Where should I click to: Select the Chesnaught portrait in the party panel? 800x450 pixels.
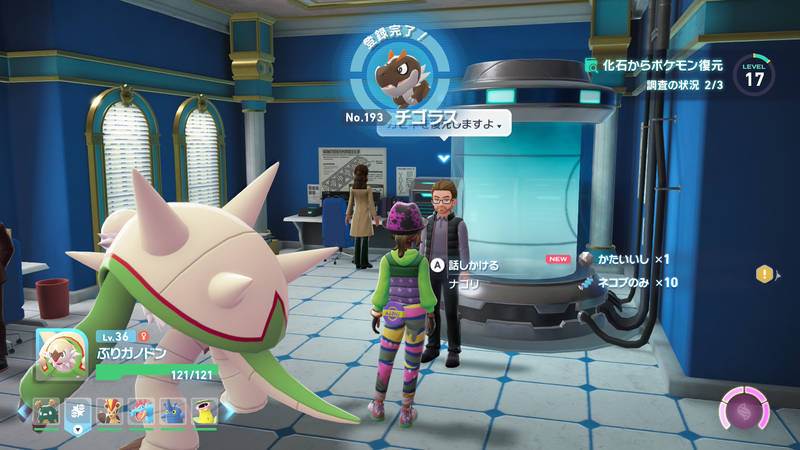coord(63,353)
